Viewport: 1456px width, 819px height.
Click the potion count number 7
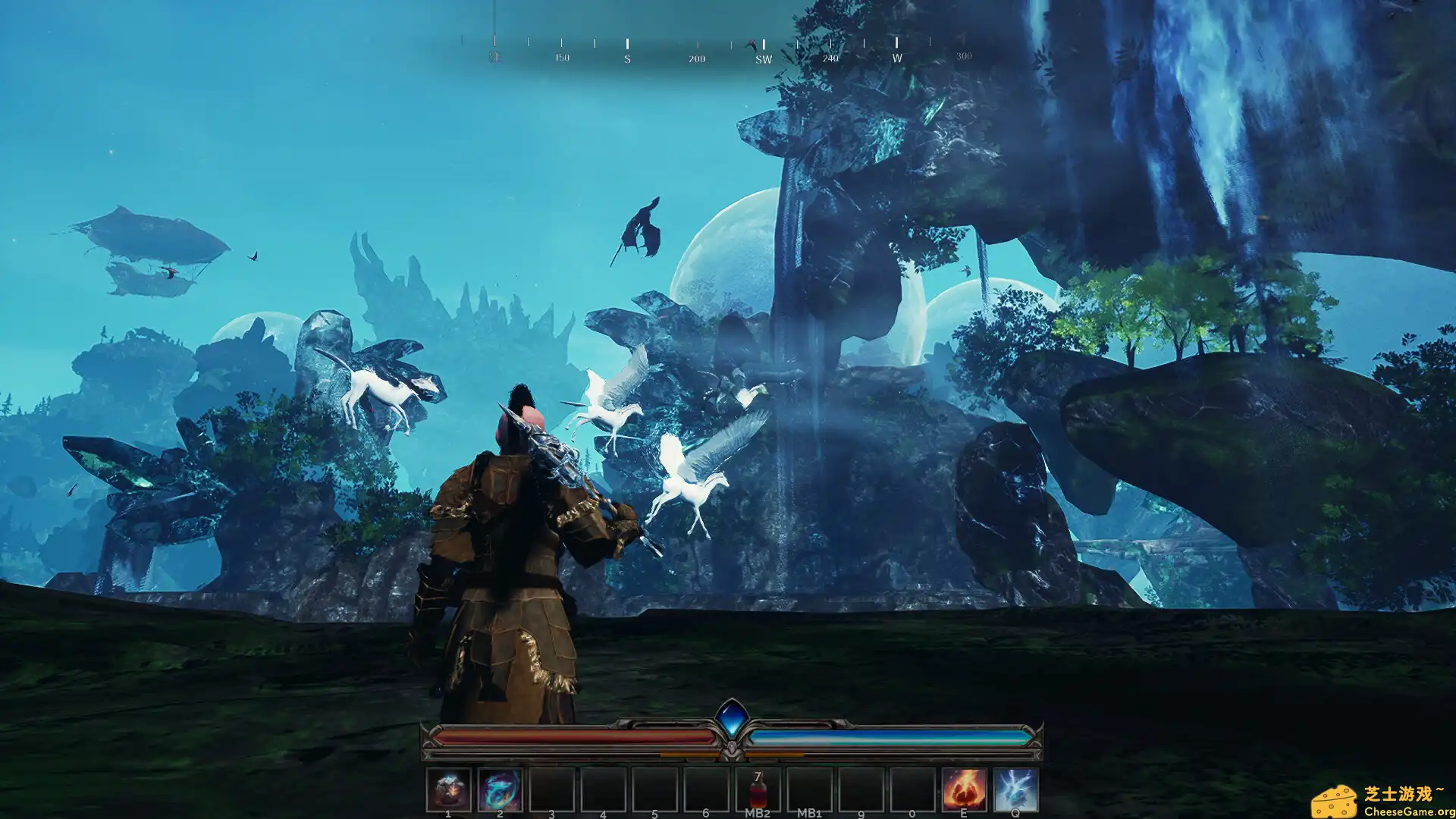click(x=756, y=776)
